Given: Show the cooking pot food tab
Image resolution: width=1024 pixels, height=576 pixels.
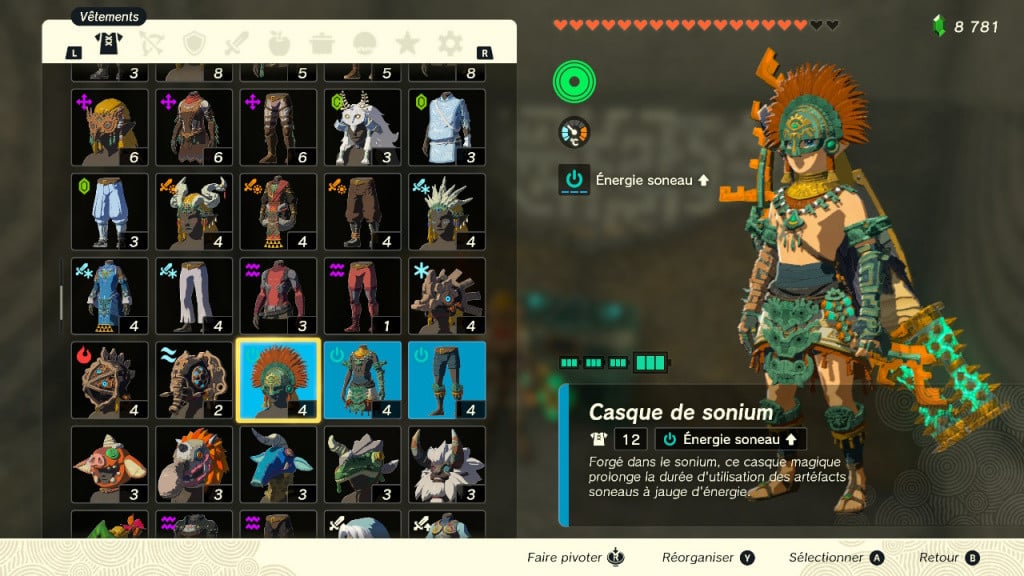Looking at the screenshot, I should pyautogui.click(x=322, y=43).
